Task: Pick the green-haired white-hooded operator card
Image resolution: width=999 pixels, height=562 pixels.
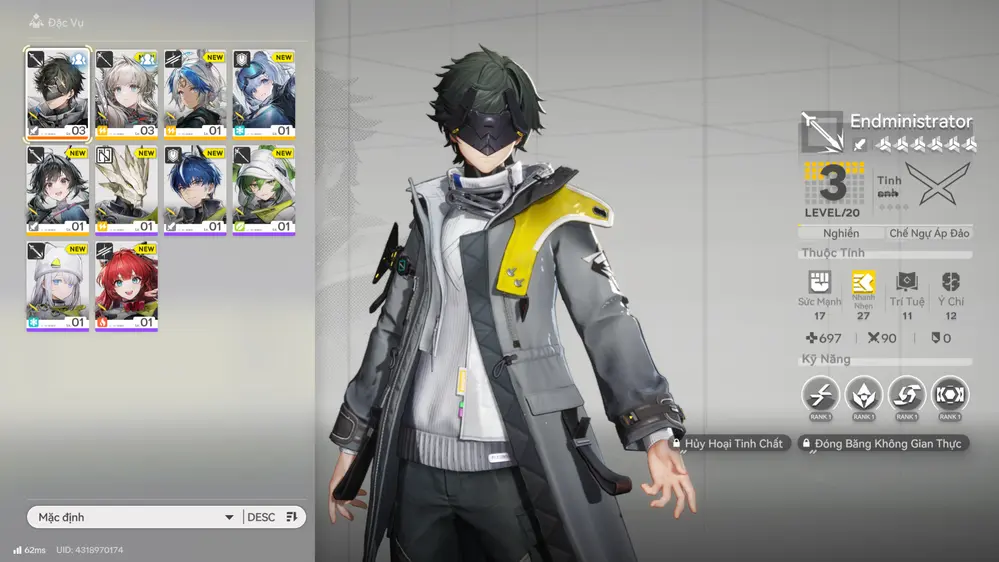Action: tap(265, 190)
